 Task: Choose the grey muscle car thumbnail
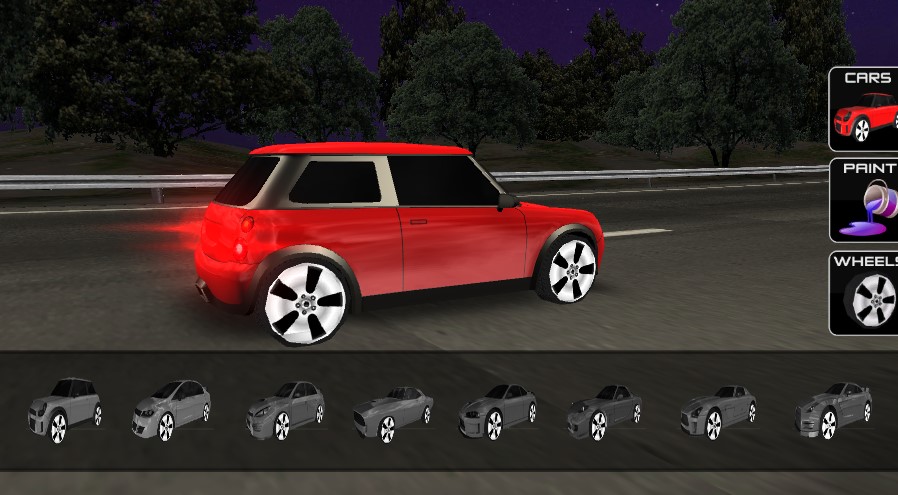[x=392, y=410]
